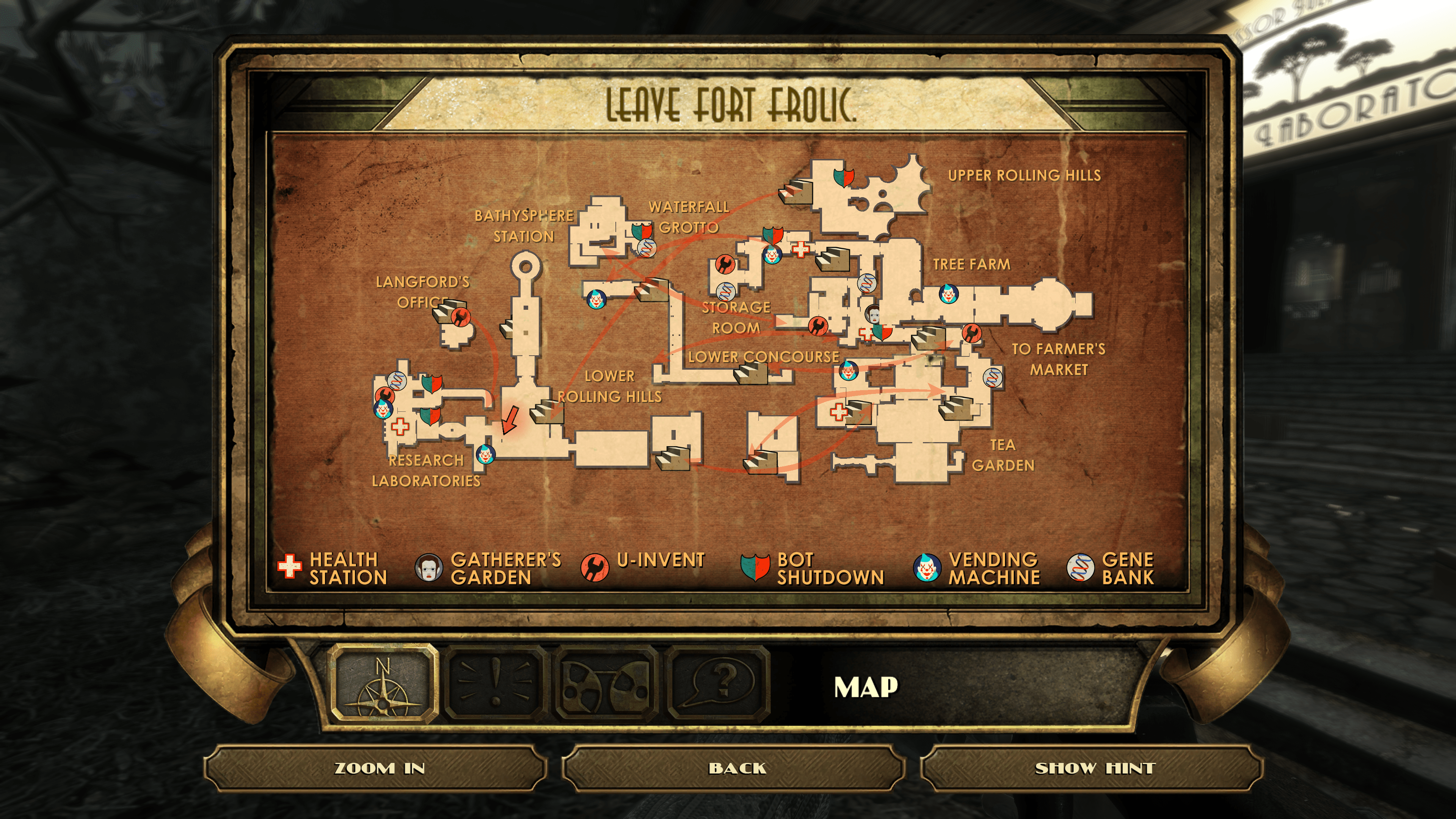1456x819 pixels.
Task: Select the vending machine marker in Tree Farm
Action: 949,294
